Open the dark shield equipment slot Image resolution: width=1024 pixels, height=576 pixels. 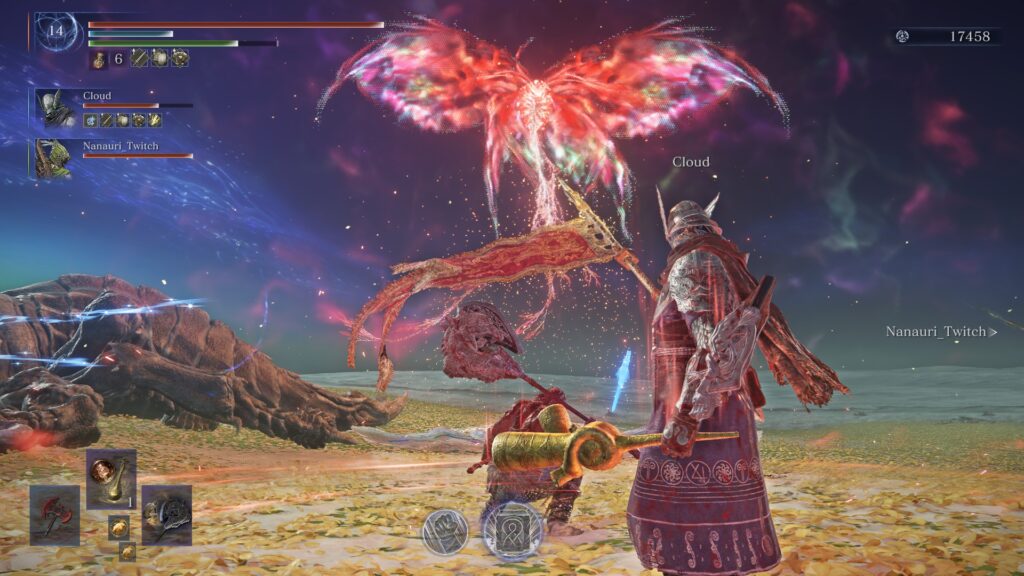click(x=166, y=514)
